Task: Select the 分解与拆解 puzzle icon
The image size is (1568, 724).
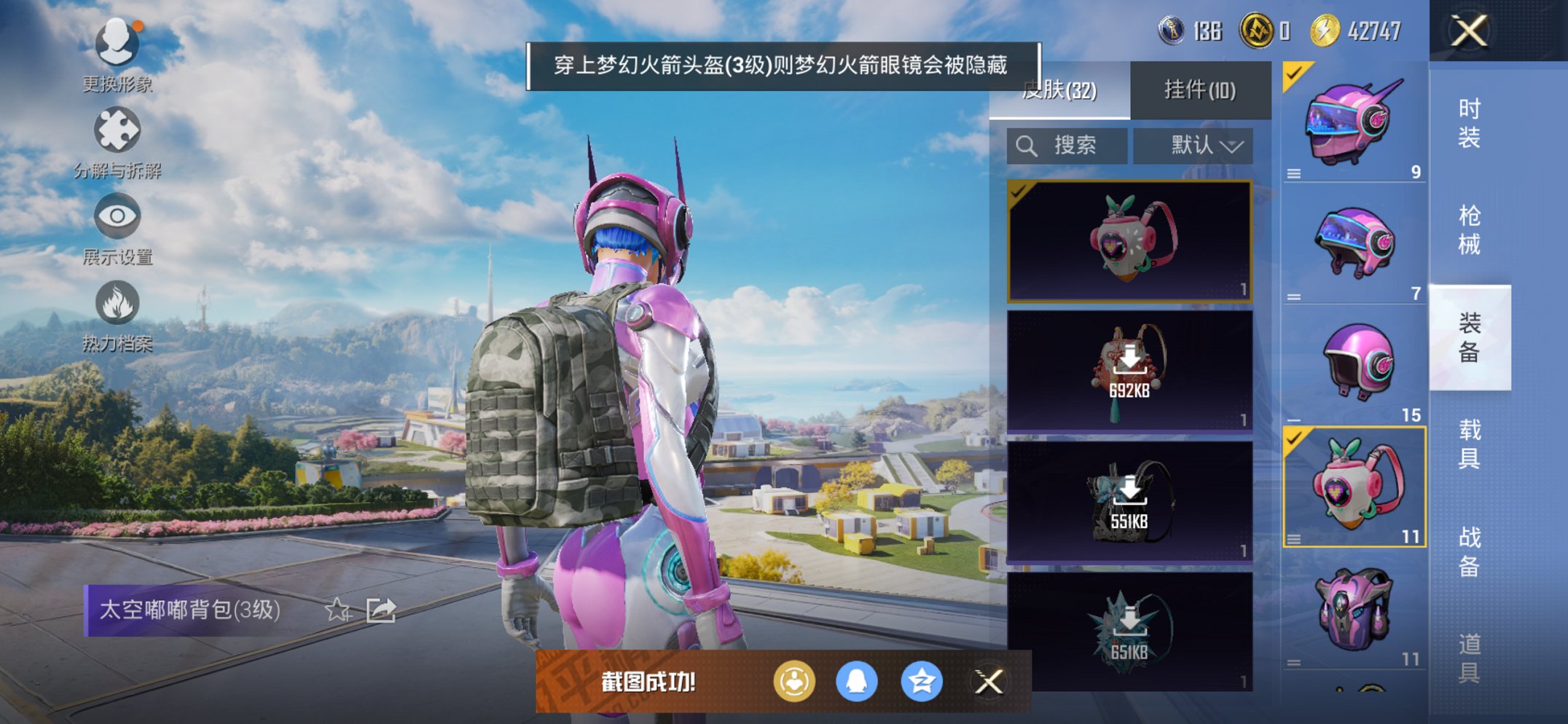Action: pyautogui.click(x=117, y=130)
